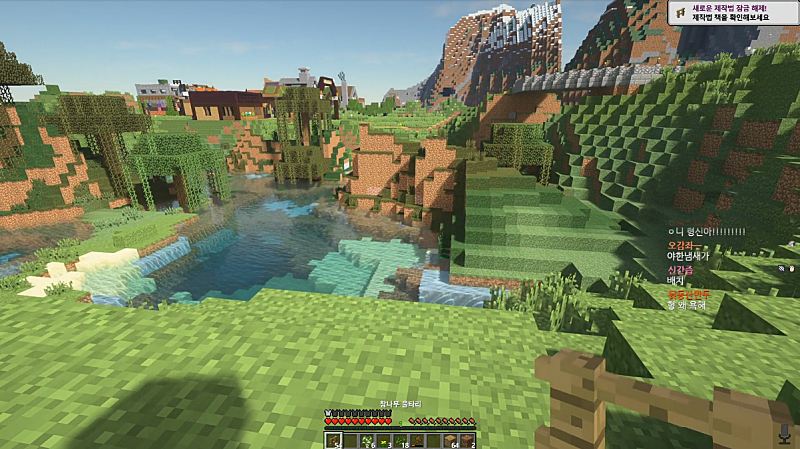
Task: Choose the hotbar slot with the wooden tool
Action: point(417,440)
